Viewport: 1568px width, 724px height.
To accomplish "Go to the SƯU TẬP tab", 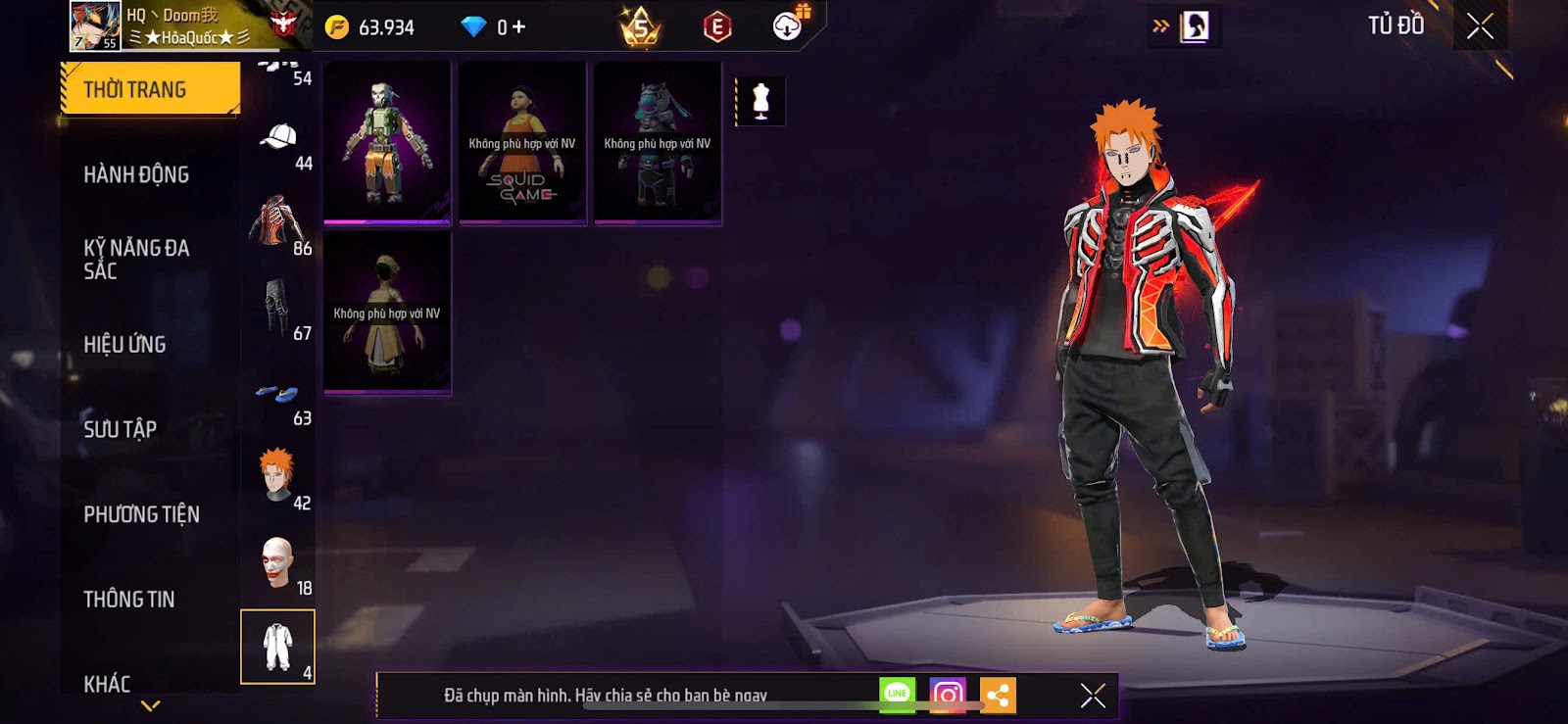I will (x=120, y=429).
